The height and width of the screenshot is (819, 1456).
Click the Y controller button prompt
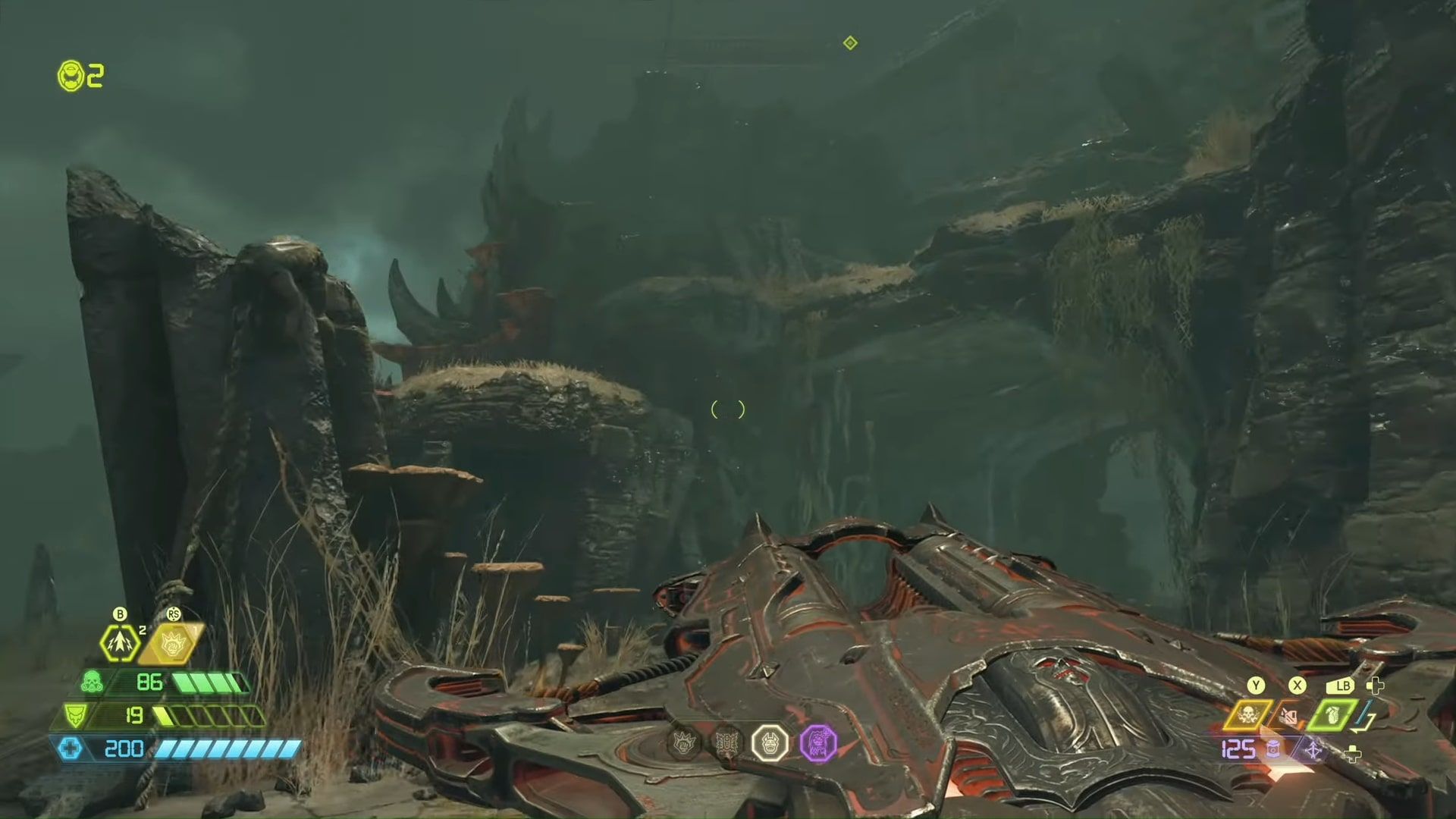pos(1254,685)
